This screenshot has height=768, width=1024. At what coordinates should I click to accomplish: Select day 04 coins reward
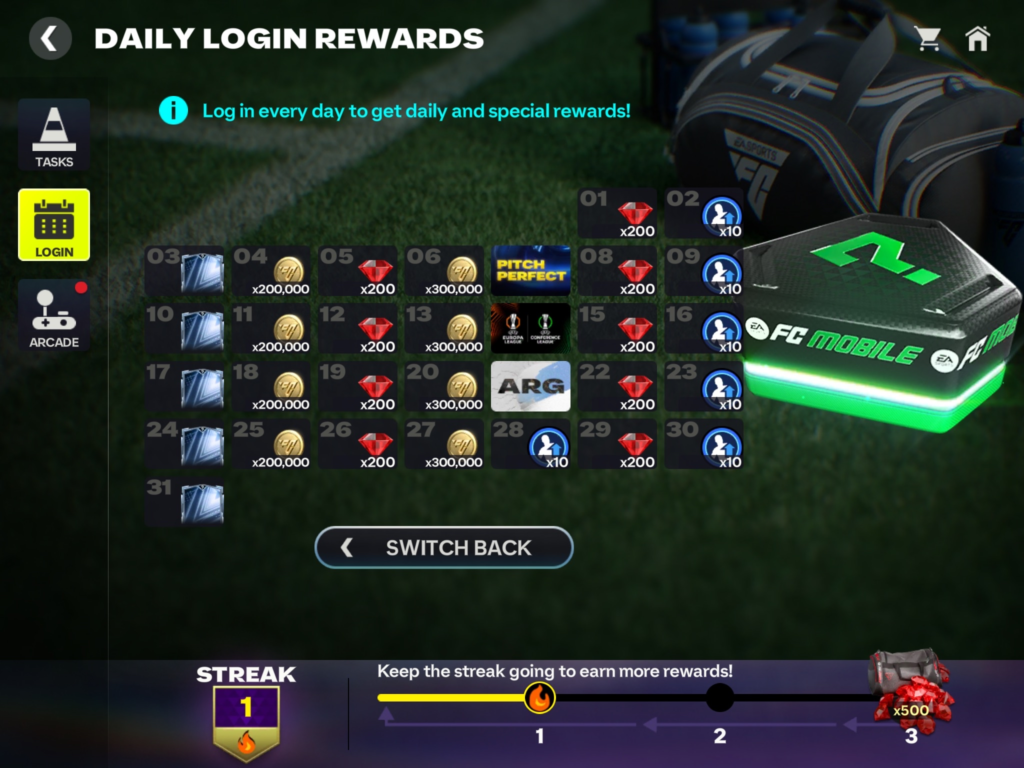[271, 271]
